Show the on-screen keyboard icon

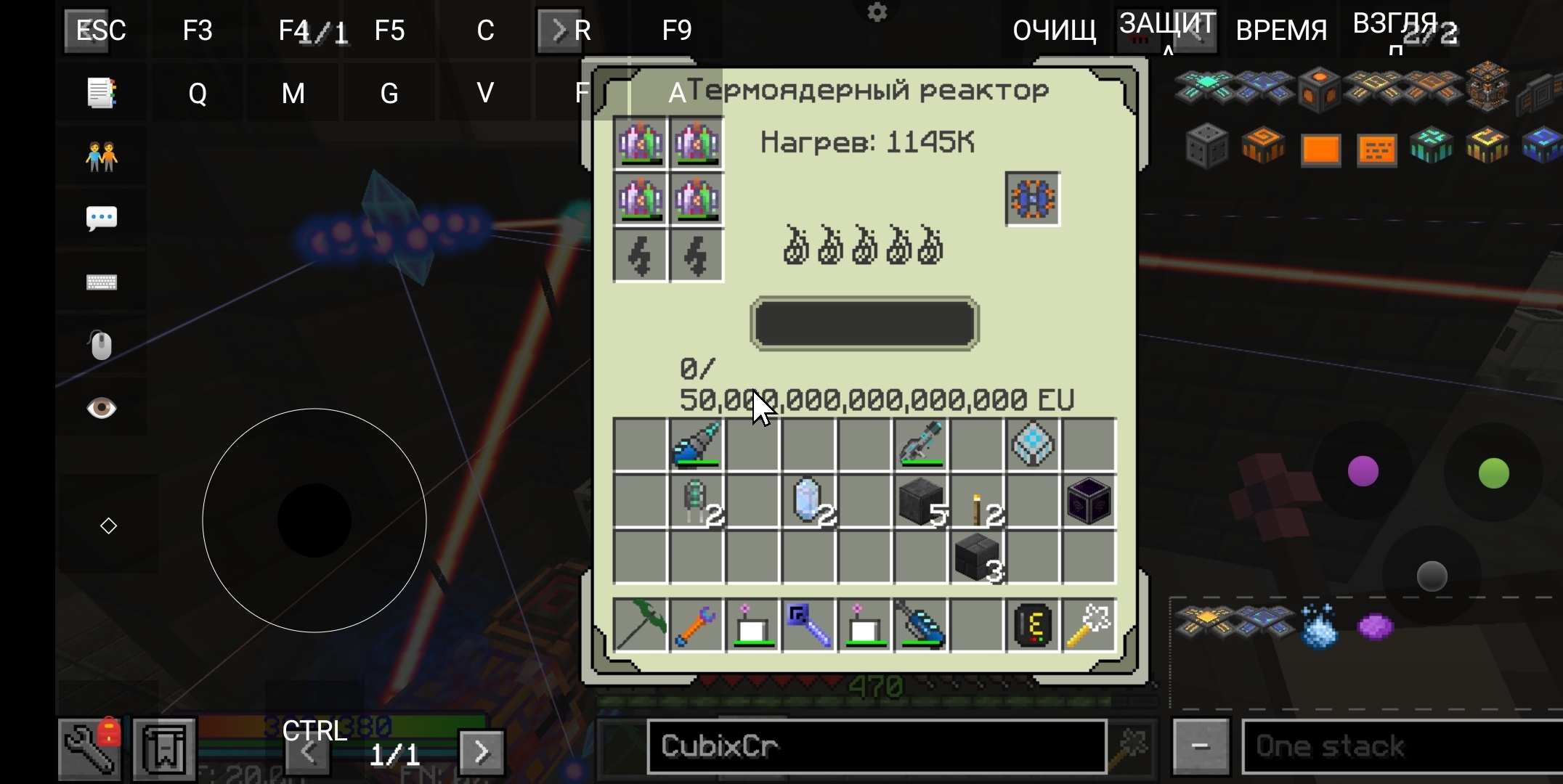point(102,282)
